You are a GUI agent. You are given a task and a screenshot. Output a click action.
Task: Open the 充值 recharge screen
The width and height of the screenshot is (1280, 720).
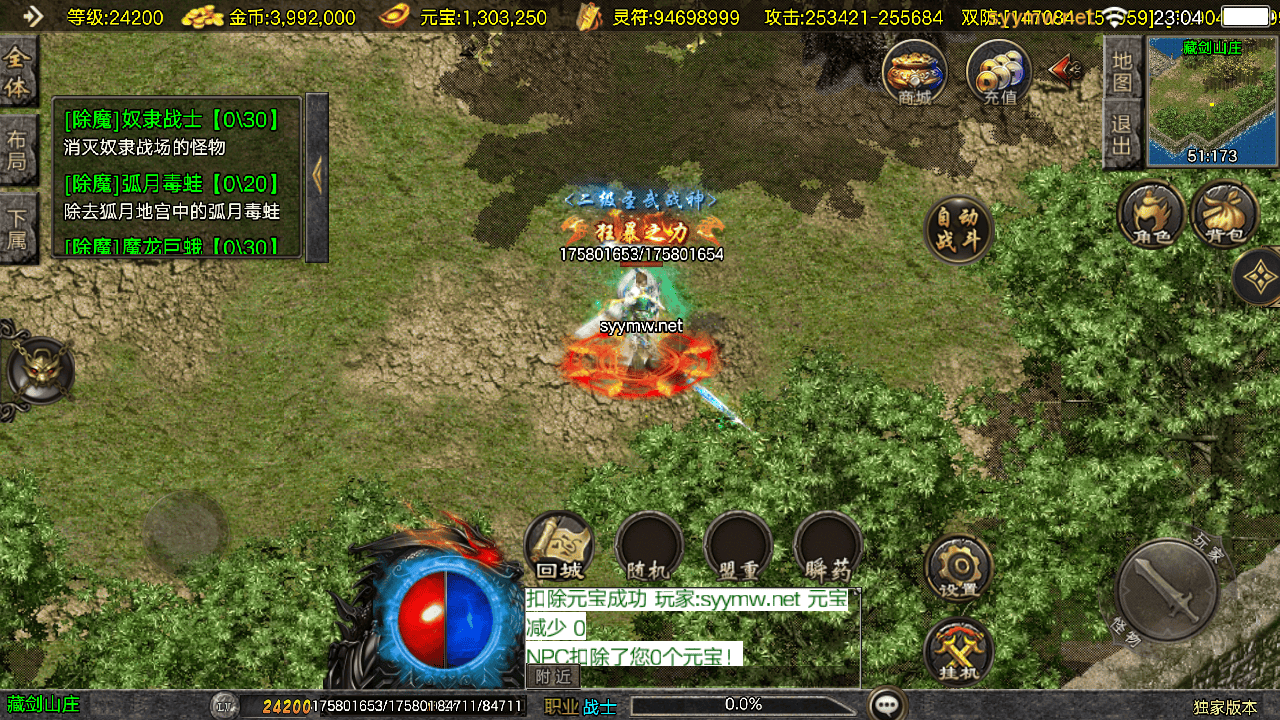998,71
